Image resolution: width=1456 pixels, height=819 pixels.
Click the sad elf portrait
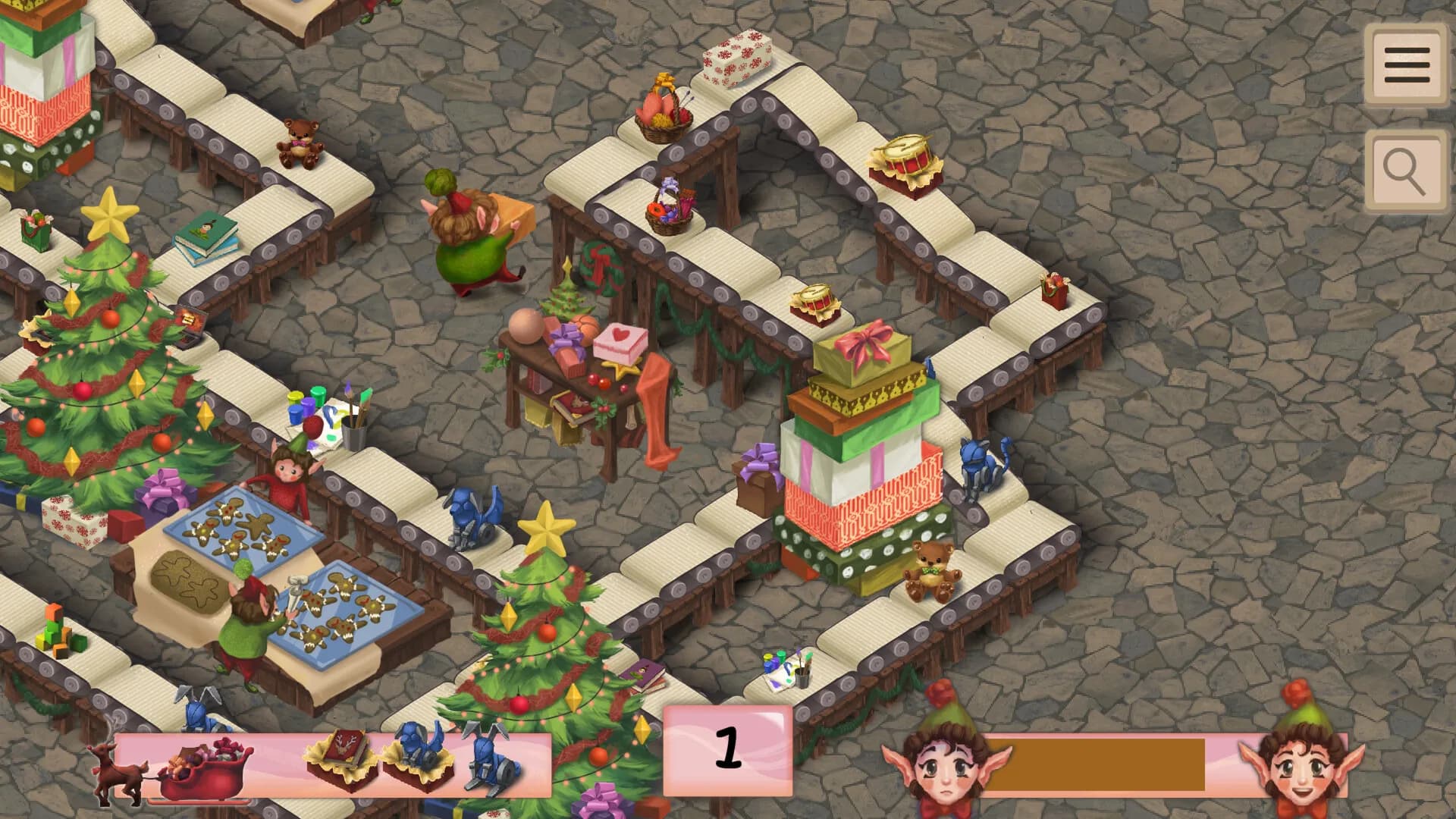coord(946,766)
